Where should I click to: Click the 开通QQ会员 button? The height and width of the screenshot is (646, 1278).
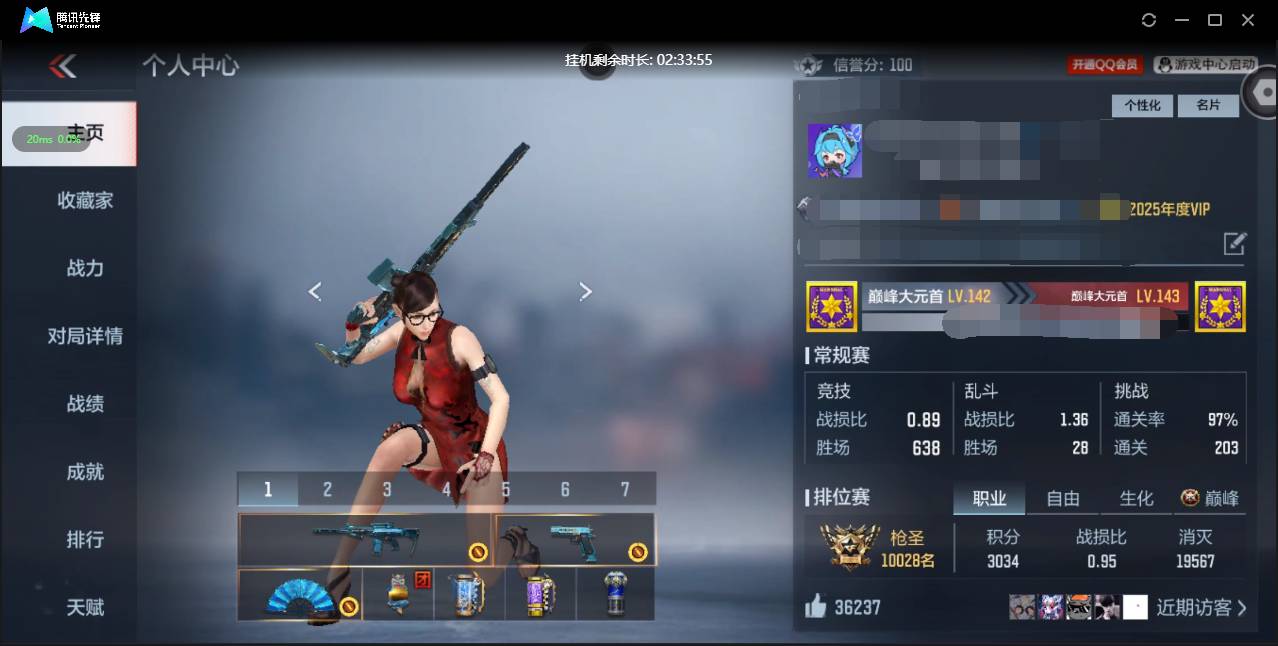1105,65
